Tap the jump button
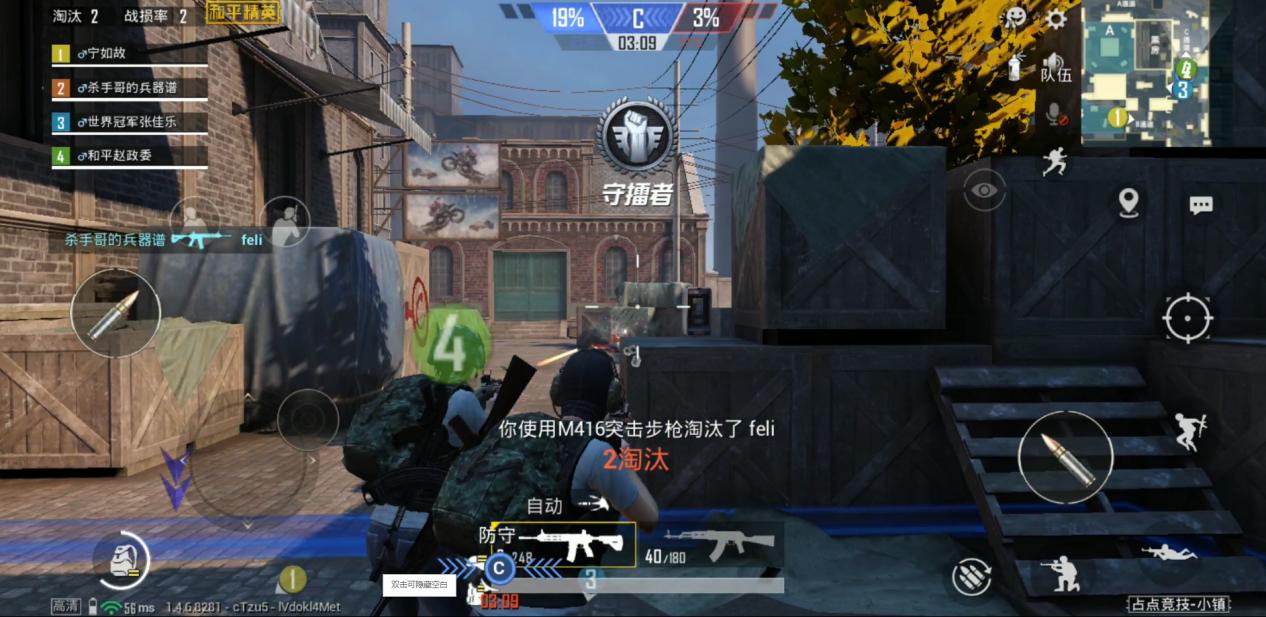Viewport: 1266px width, 617px height. tap(1189, 432)
